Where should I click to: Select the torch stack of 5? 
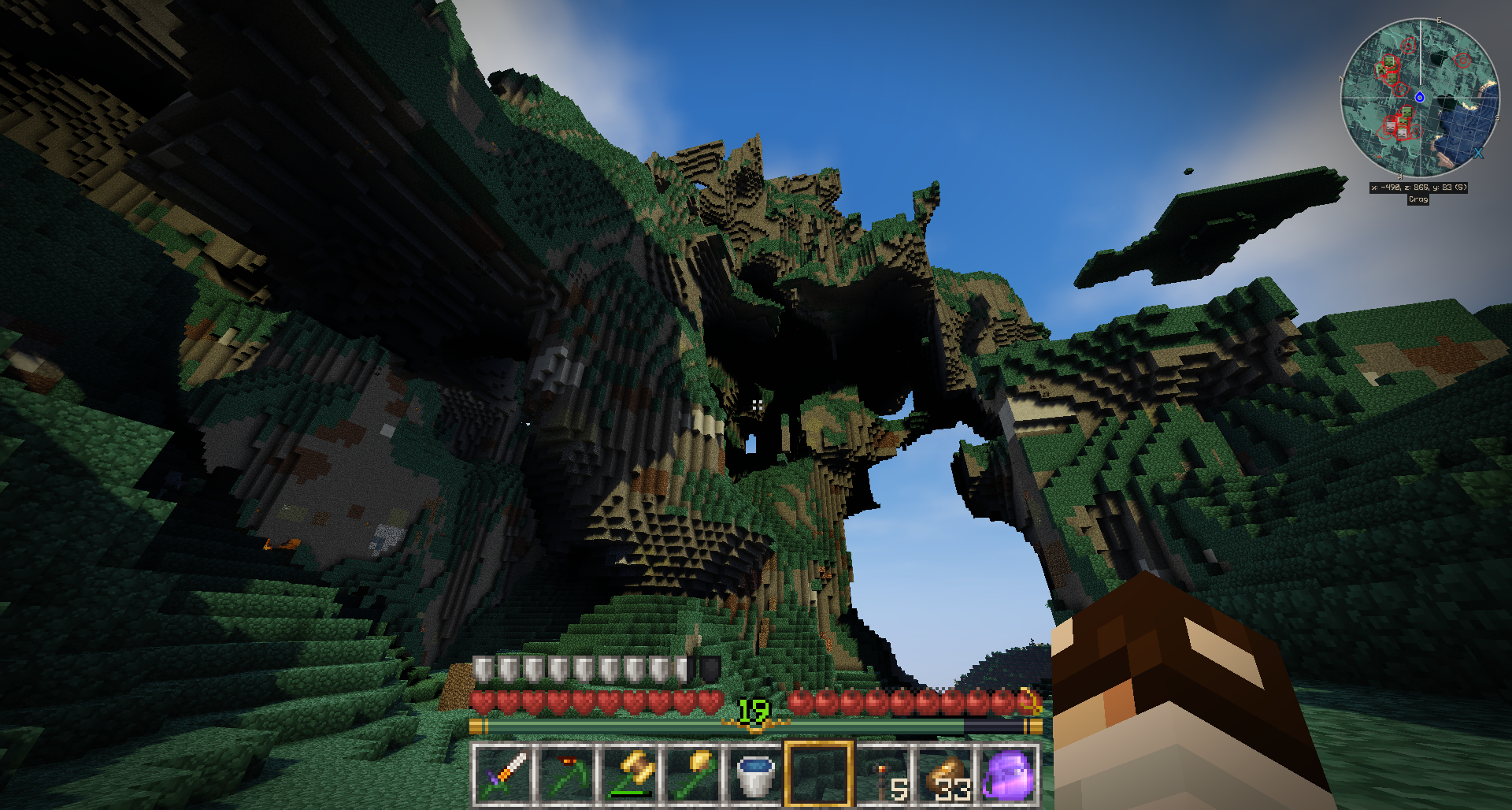coord(882,775)
